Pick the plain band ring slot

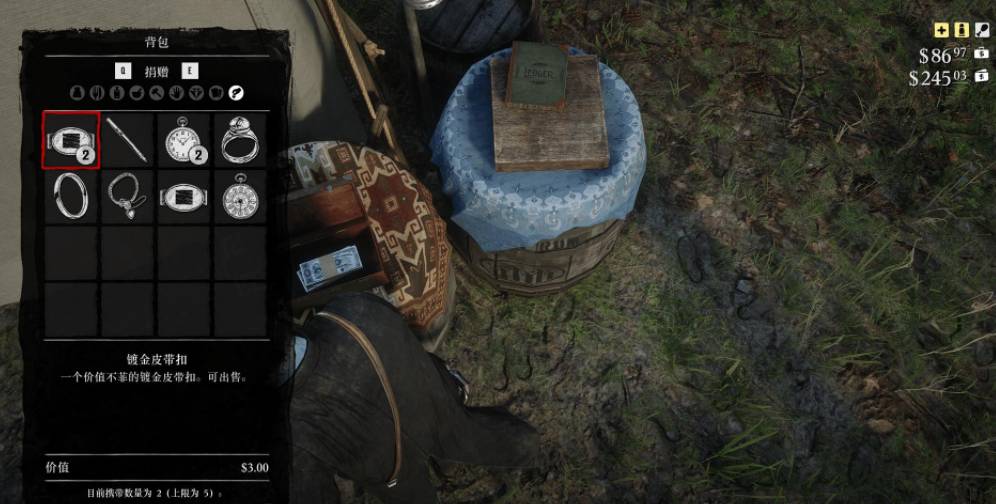71,196
